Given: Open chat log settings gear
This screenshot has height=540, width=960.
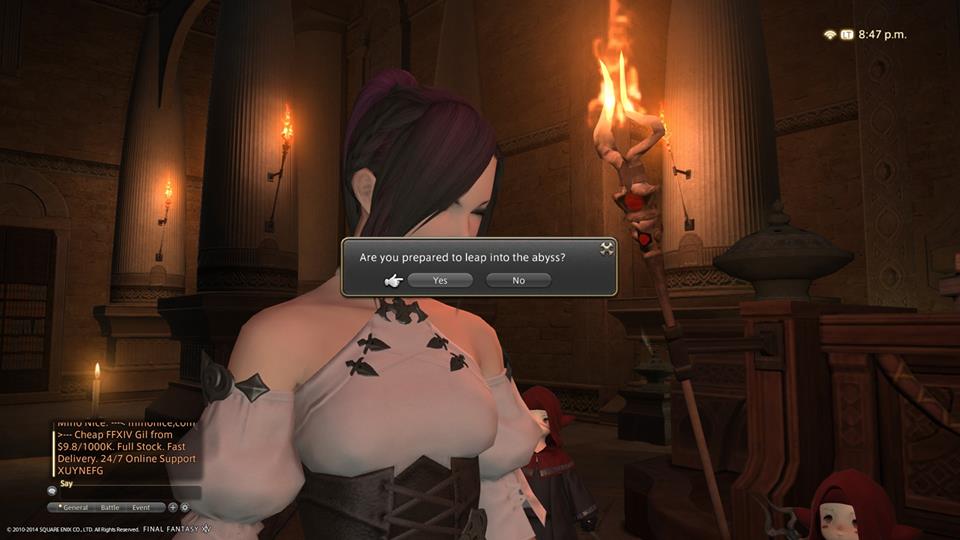Looking at the screenshot, I should coord(184,507).
